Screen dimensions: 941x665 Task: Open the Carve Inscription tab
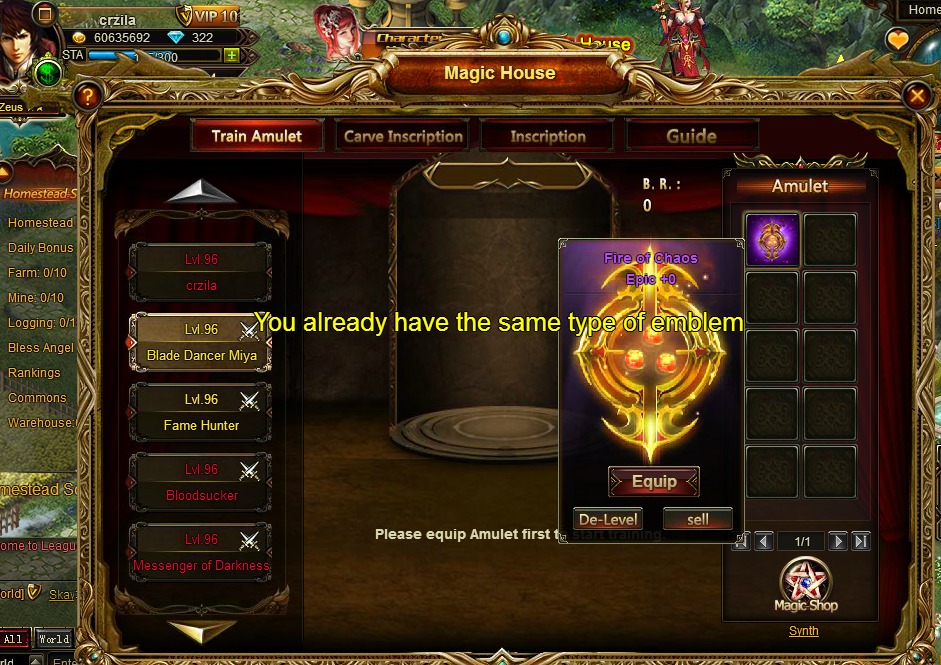coord(403,136)
